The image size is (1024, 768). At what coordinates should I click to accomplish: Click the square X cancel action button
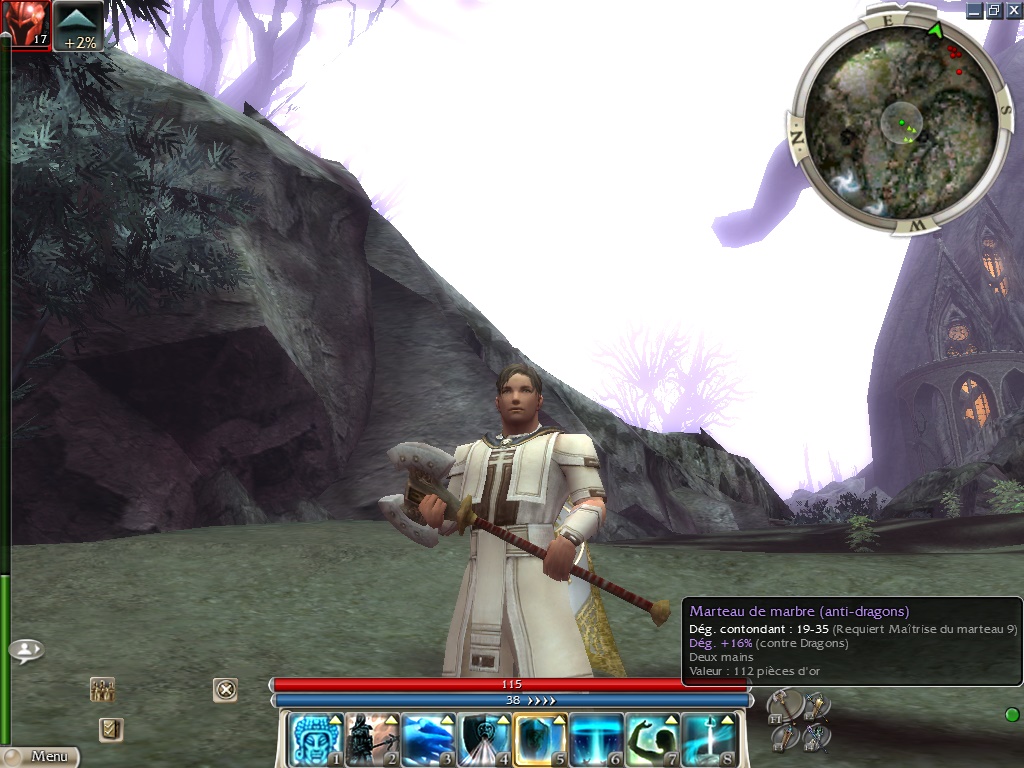click(x=226, y=689)
